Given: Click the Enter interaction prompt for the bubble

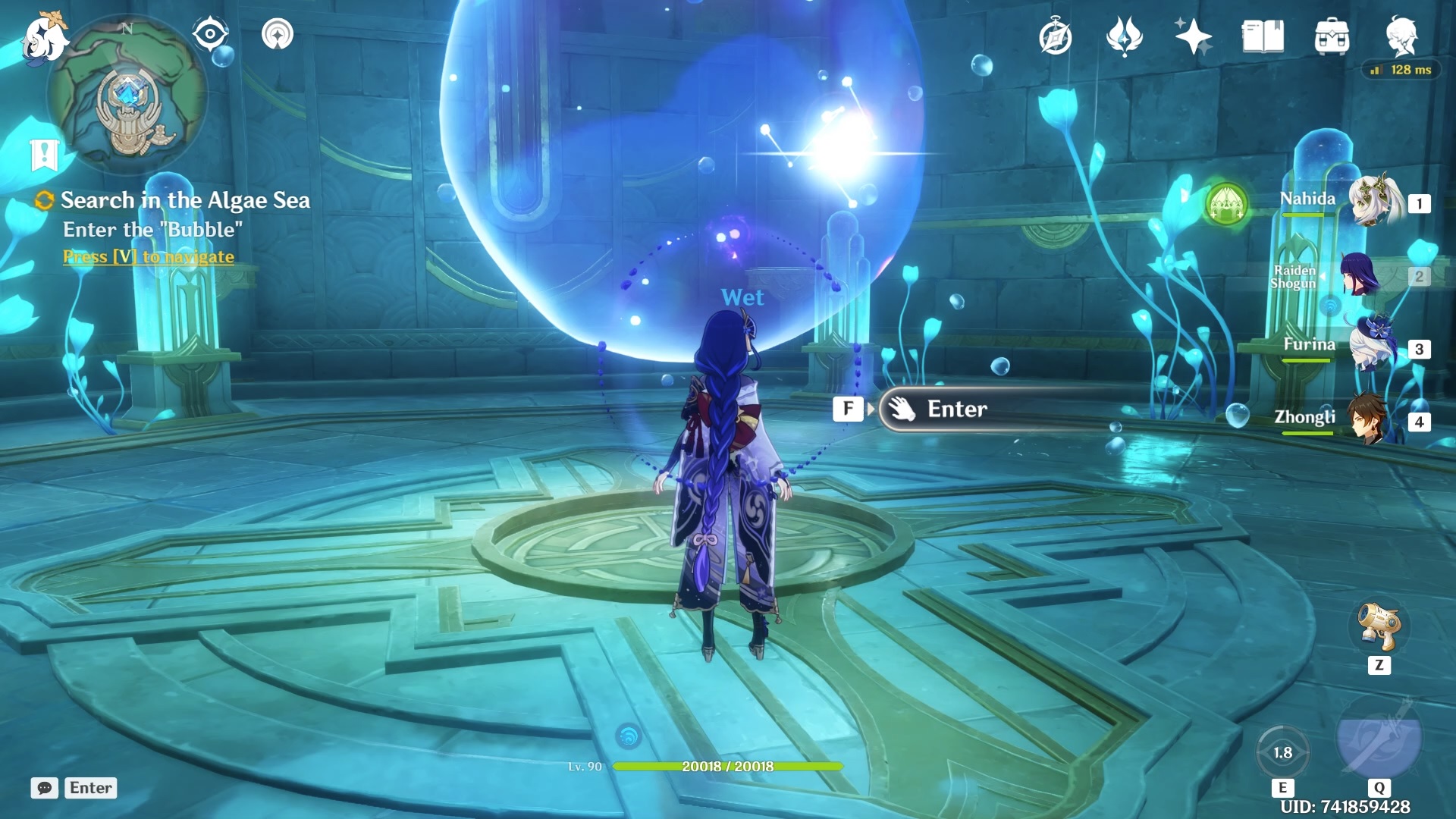Looking at the screenshot, I should click(x=955, y=409).
